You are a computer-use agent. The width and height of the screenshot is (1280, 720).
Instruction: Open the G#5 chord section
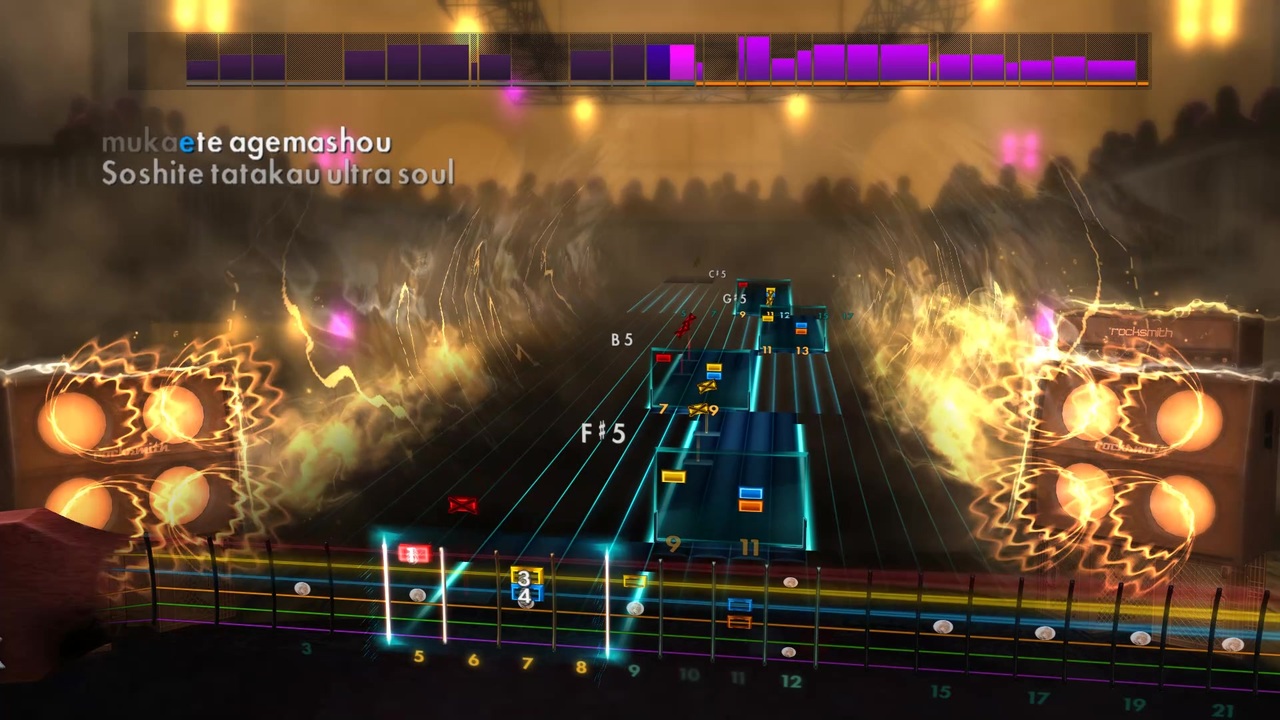[735, 297]
